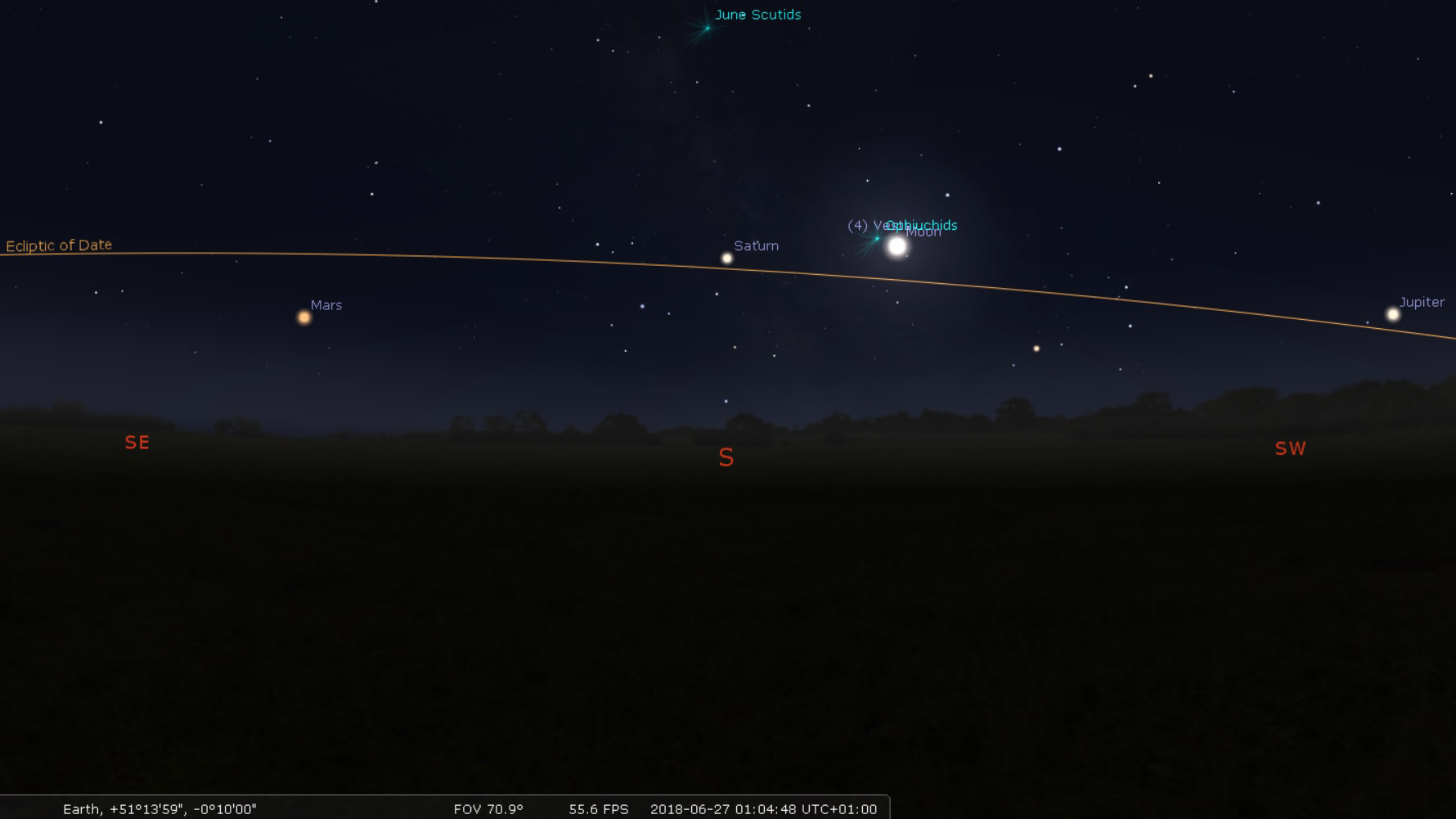
Task: Click the date and time display
Action: (x=762, y=808)
